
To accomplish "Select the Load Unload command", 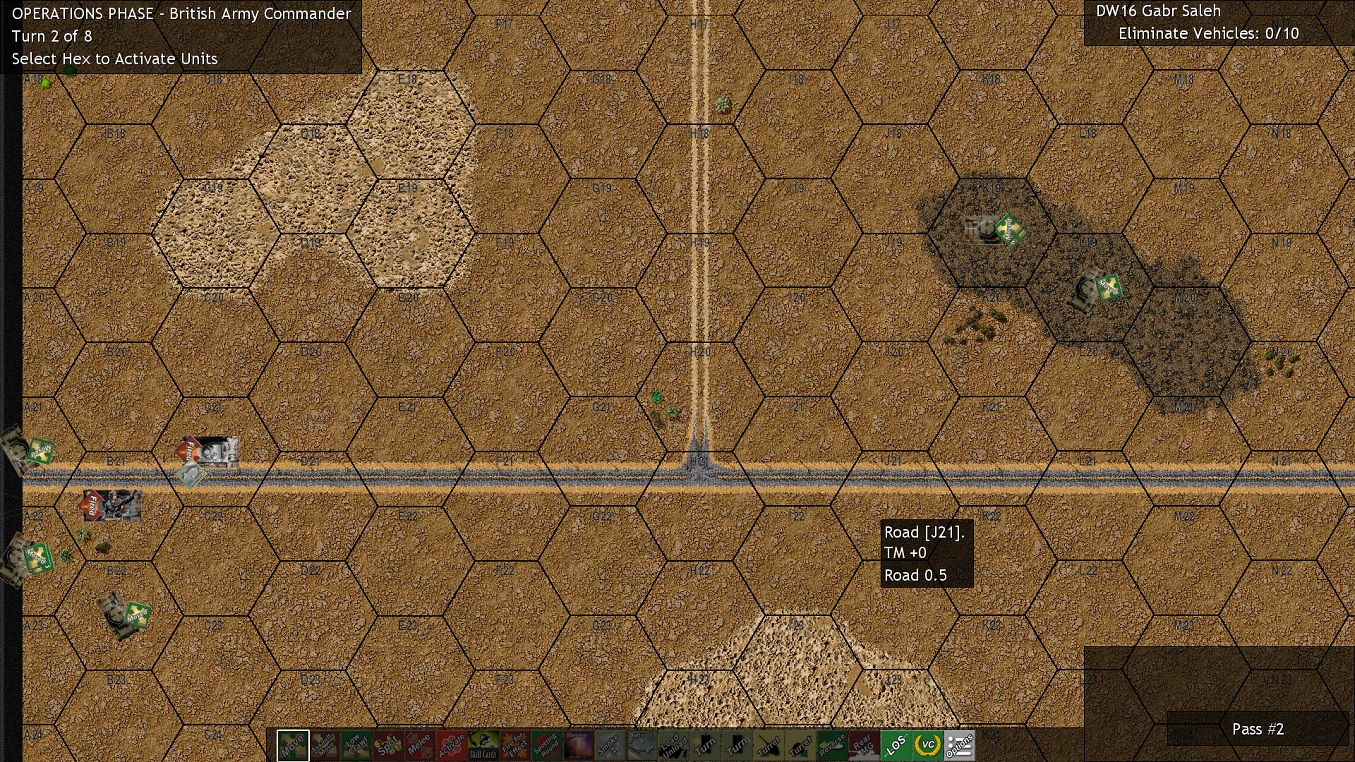I will (671, 746).
